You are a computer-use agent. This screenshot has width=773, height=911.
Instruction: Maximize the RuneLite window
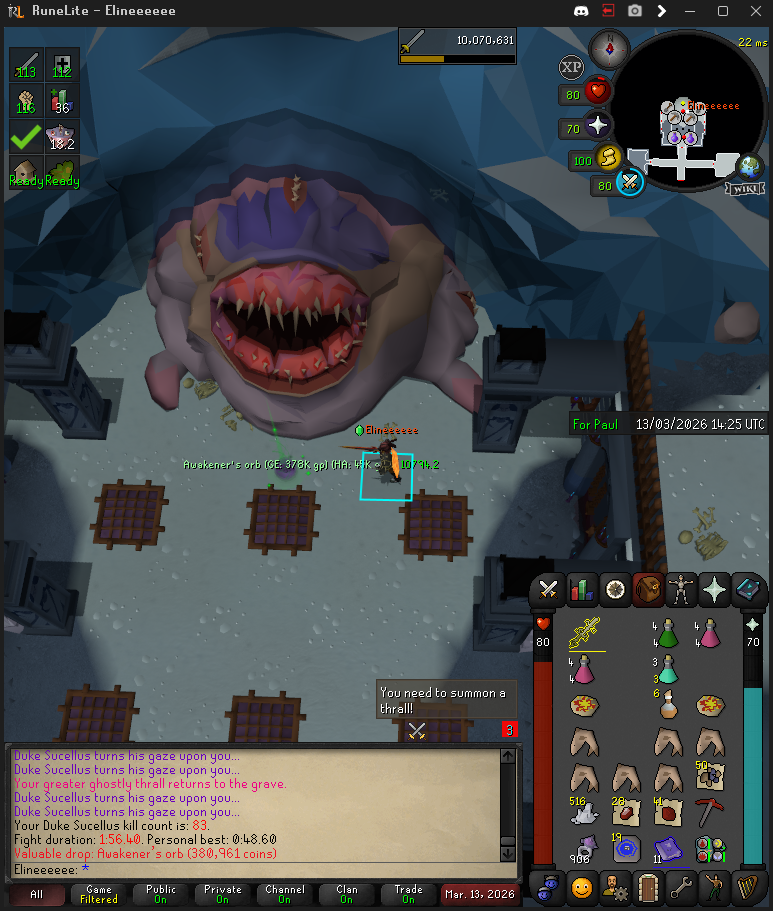[x=723, y=11]
